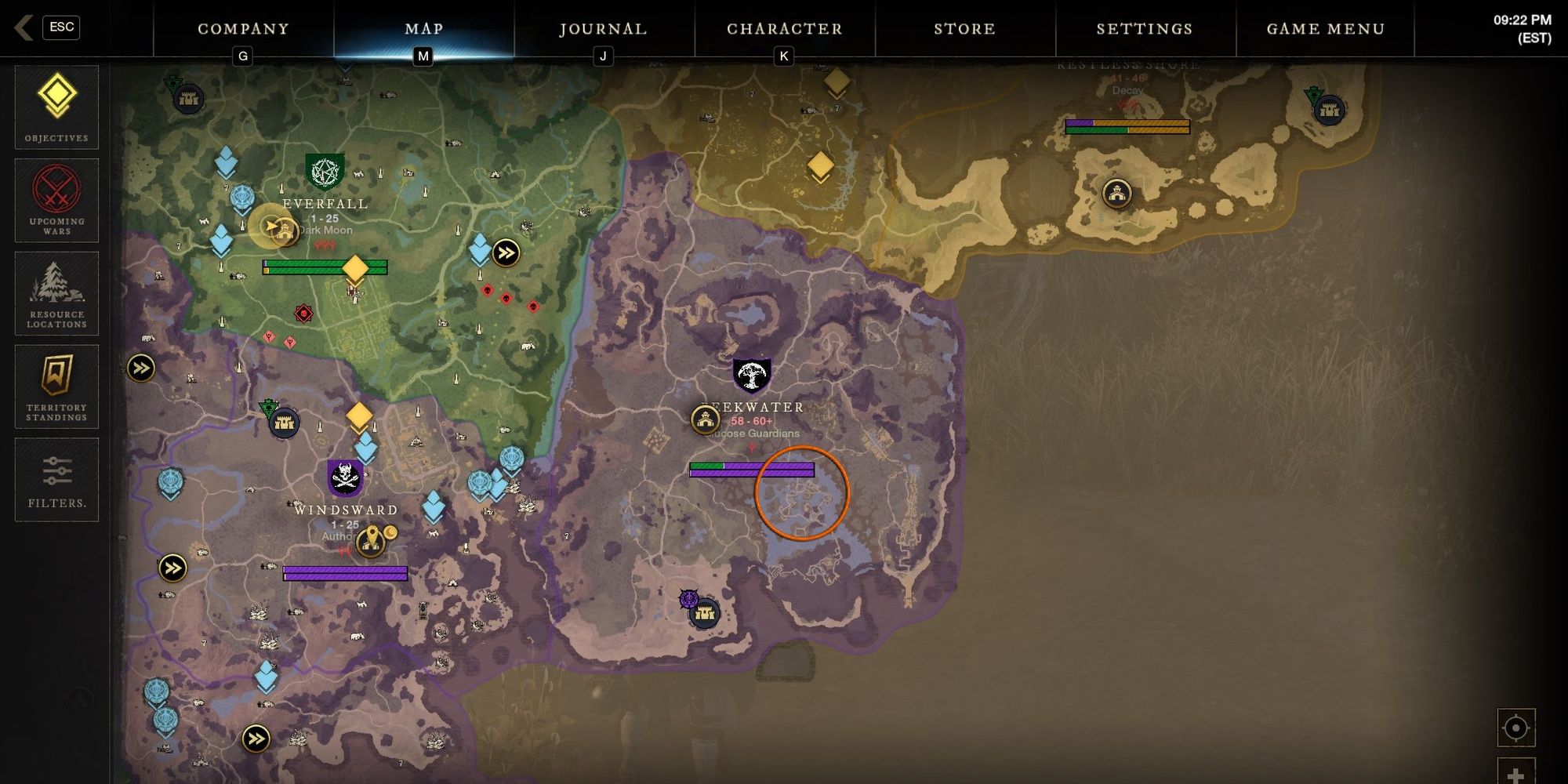Open the Game Menu

pos(1325,29)
